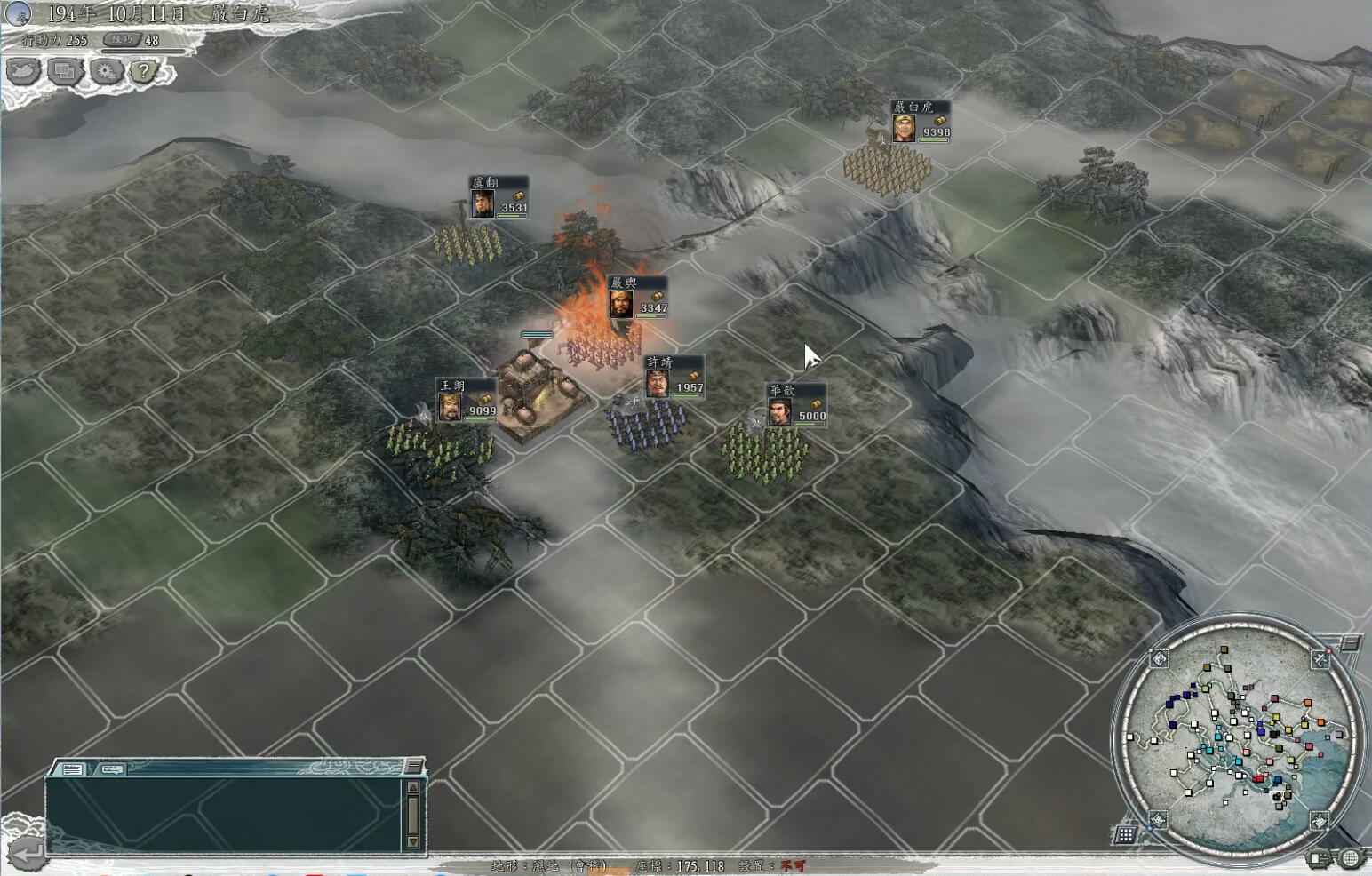Click the log scrollbar down arrow
The height and width of the screenshot is (876, 1372).
pos(412,840)
